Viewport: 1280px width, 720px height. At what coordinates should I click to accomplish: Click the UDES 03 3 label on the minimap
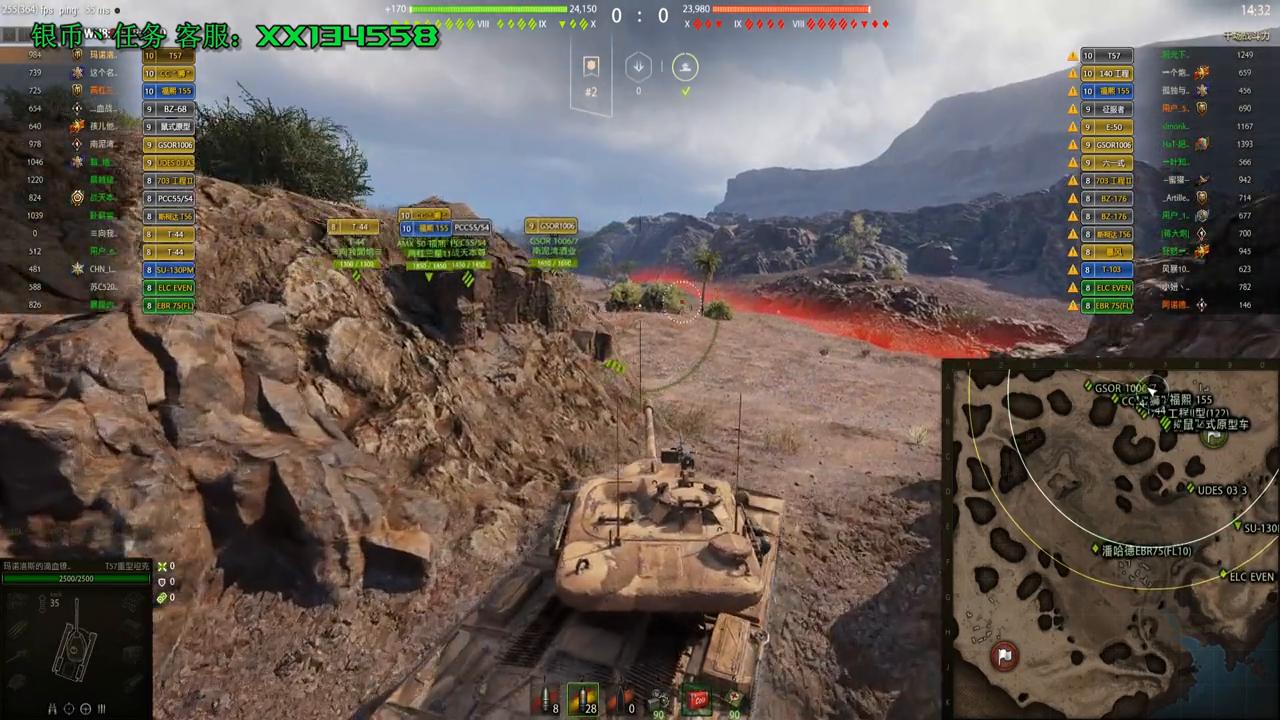1220,490
